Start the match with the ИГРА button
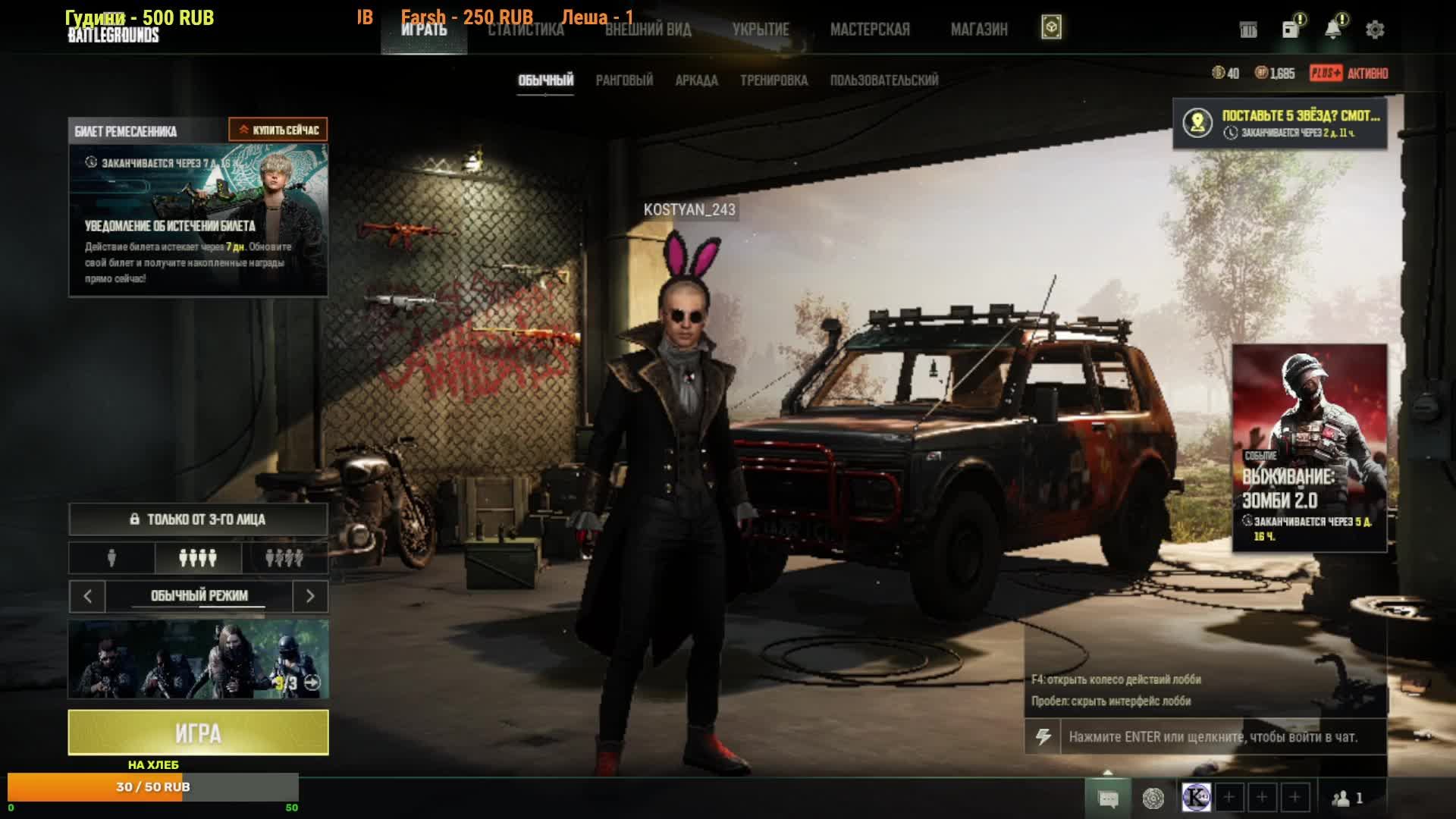The width and height of the screenshot is (1456, 819). coord(198,733)
